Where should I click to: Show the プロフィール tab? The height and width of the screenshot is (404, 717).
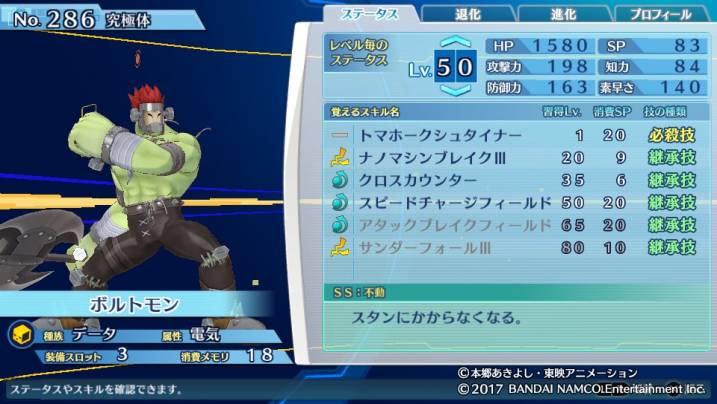658,14
